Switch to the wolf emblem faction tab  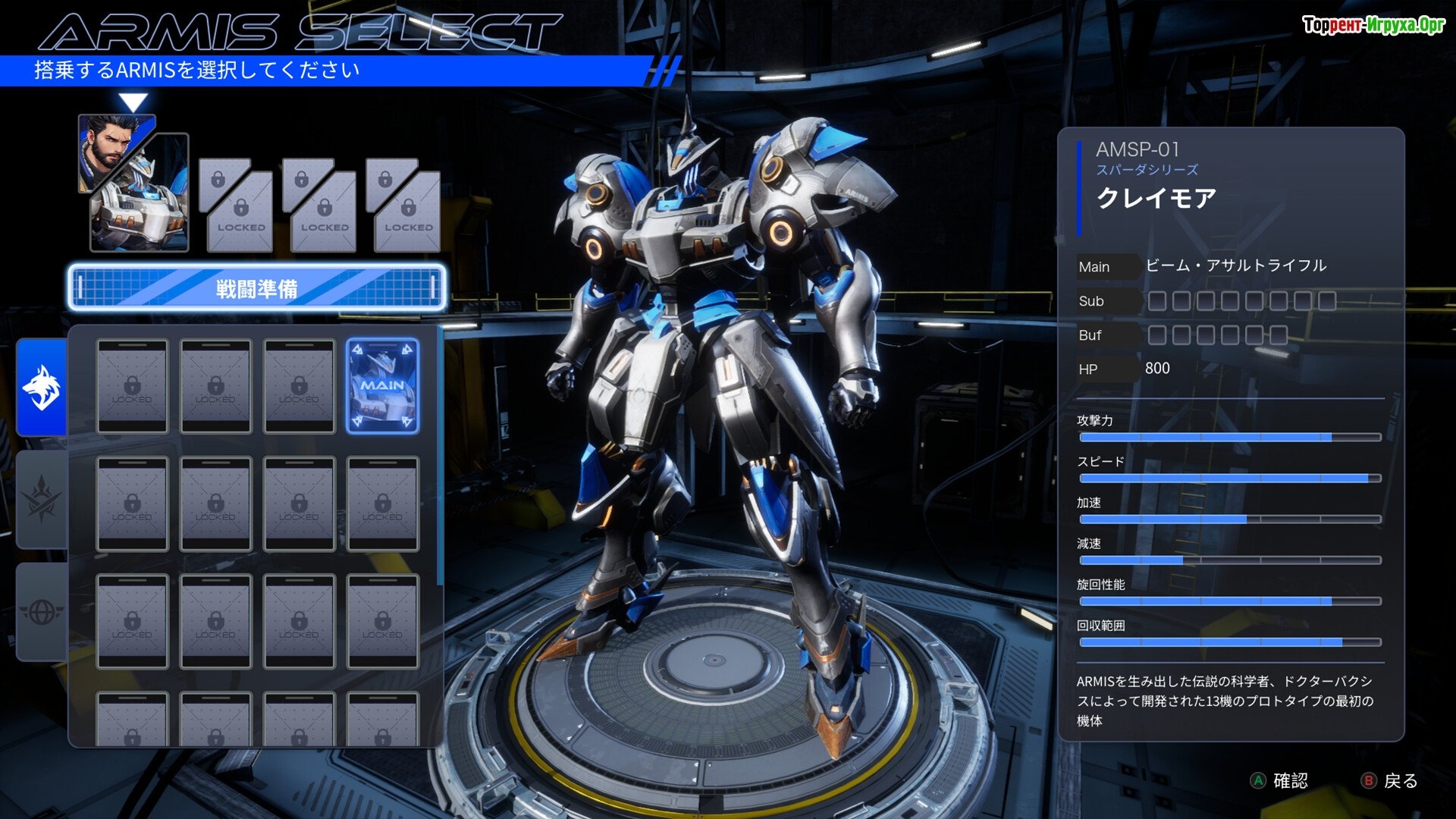[x=42, y=388]
